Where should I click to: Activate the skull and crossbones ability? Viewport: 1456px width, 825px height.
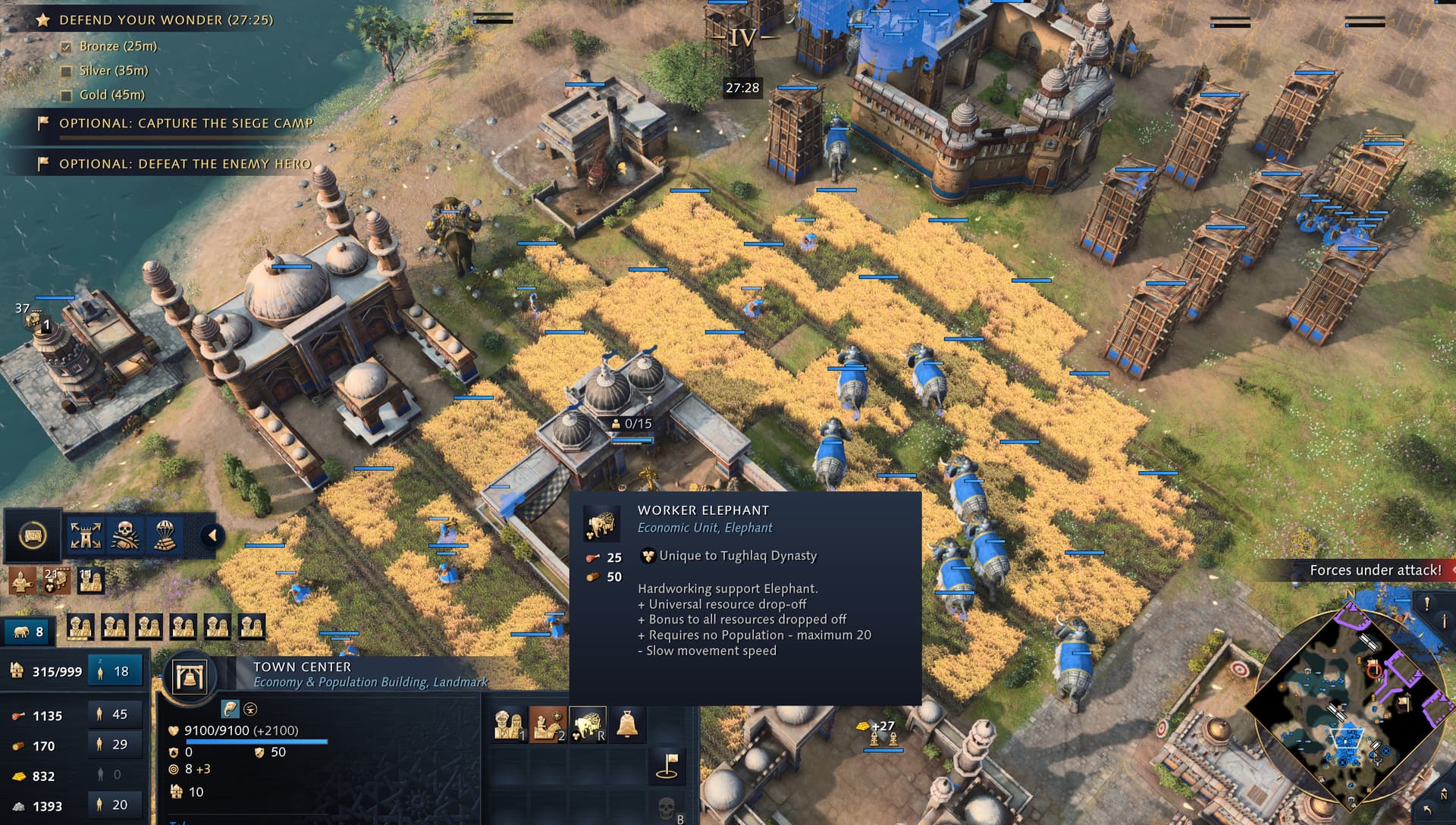[125, 536]
